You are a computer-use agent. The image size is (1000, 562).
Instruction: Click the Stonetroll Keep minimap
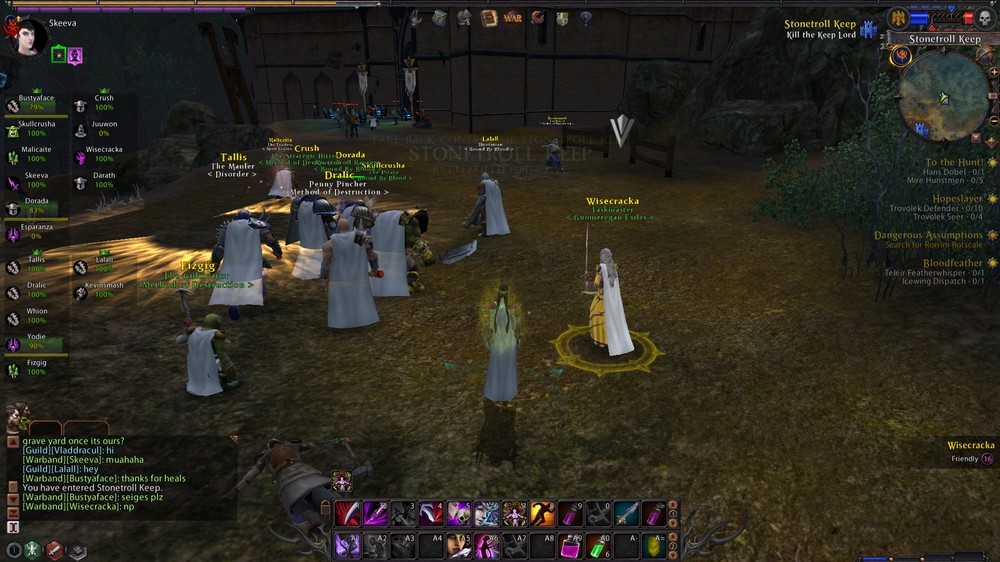click(x=943, y=96)
